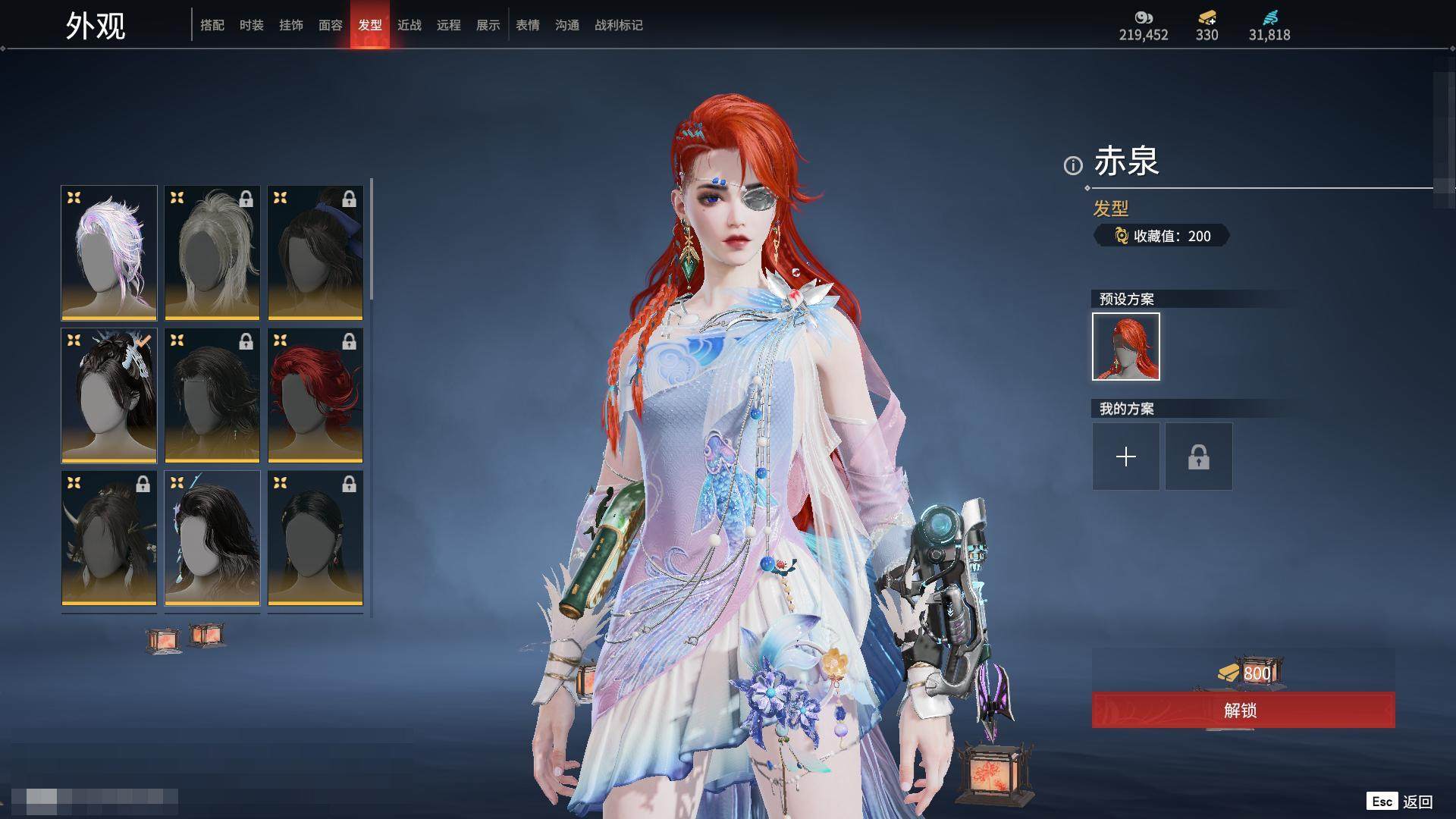Open the info icon beside 赤泉
The height and width of the screenshot is (819, 1456).
(x=1073, y=165)
